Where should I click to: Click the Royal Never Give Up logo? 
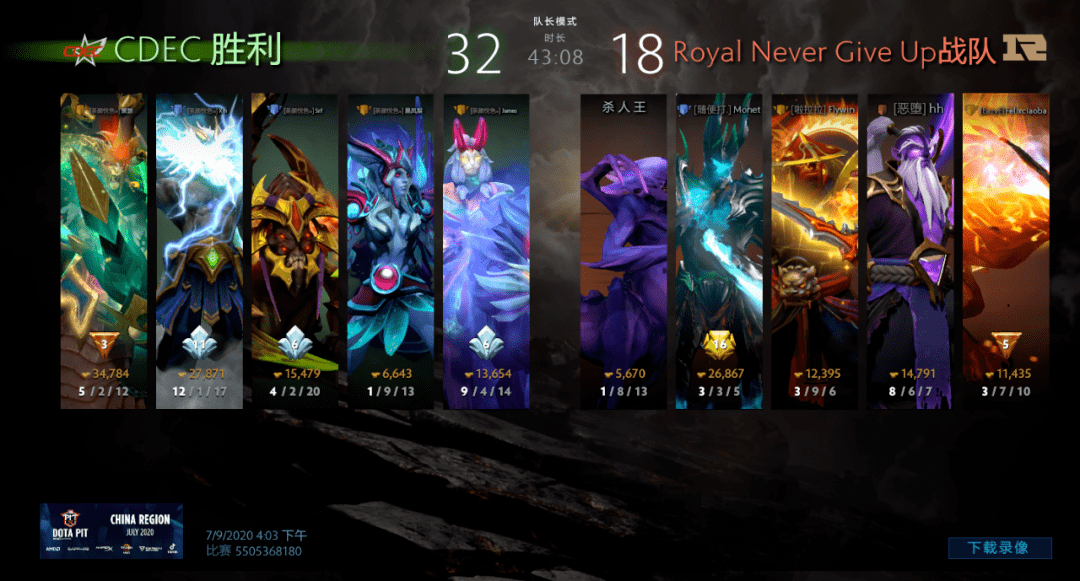point(1023,48)
